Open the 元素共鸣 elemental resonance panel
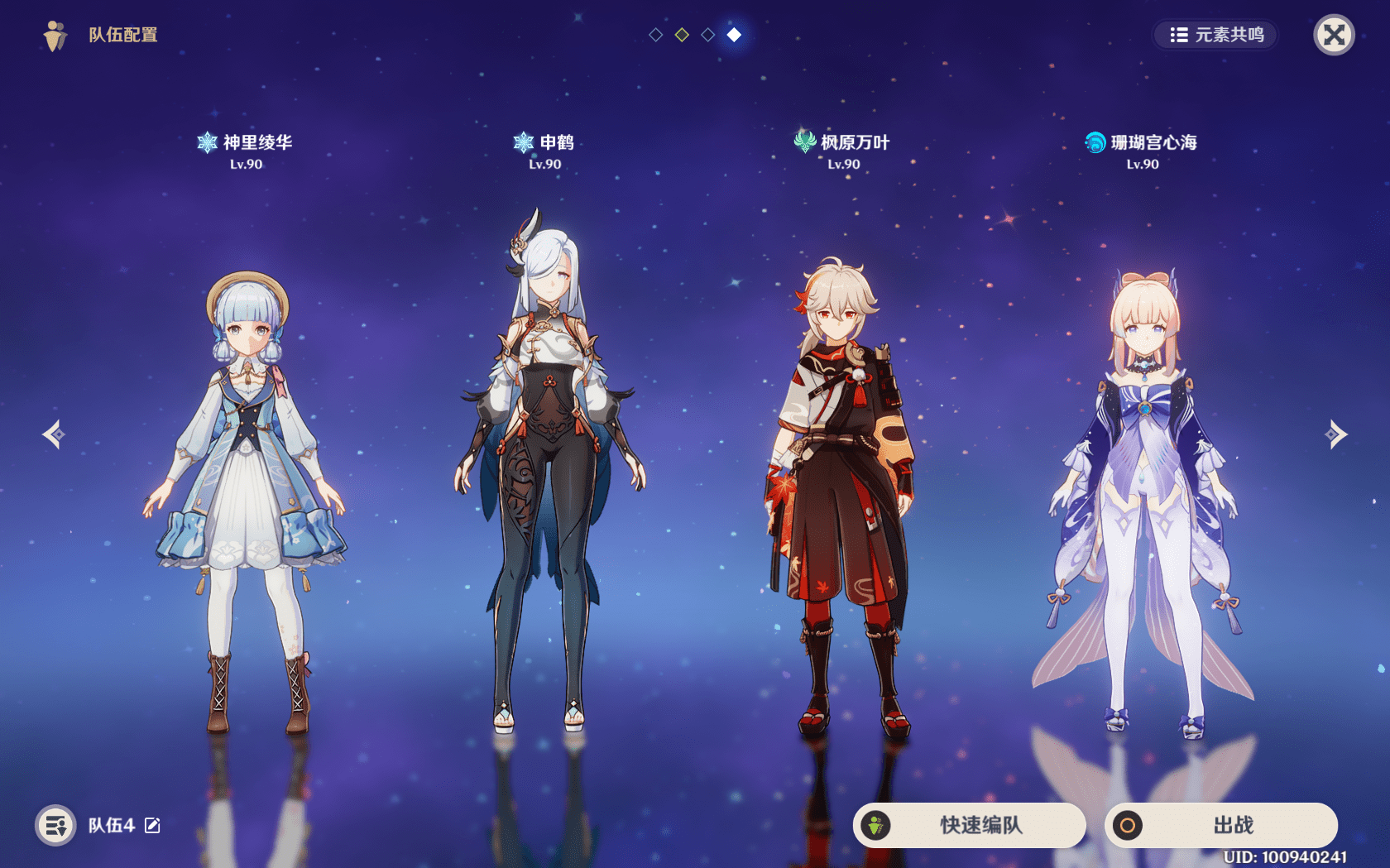Viewport: 1390px width, 868px height. click(x=1215, y=35)
